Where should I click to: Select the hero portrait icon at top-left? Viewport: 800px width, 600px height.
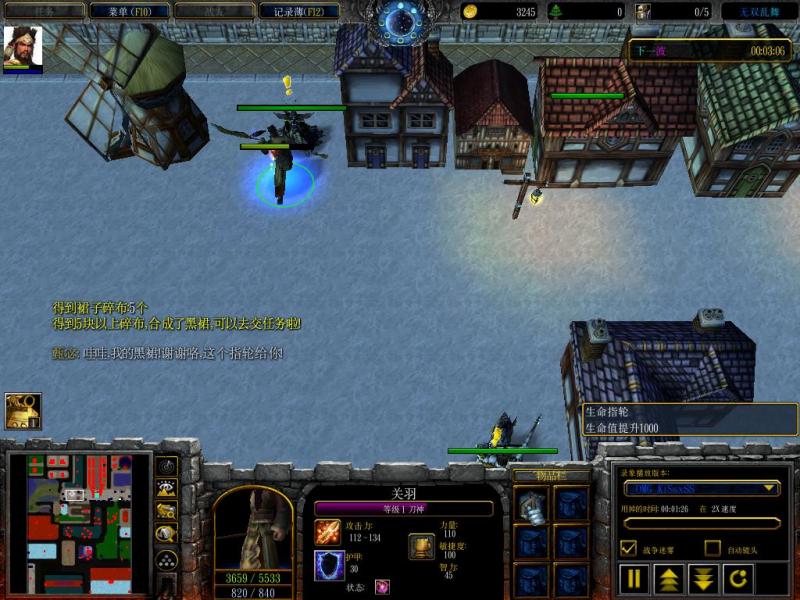point(22,47)
